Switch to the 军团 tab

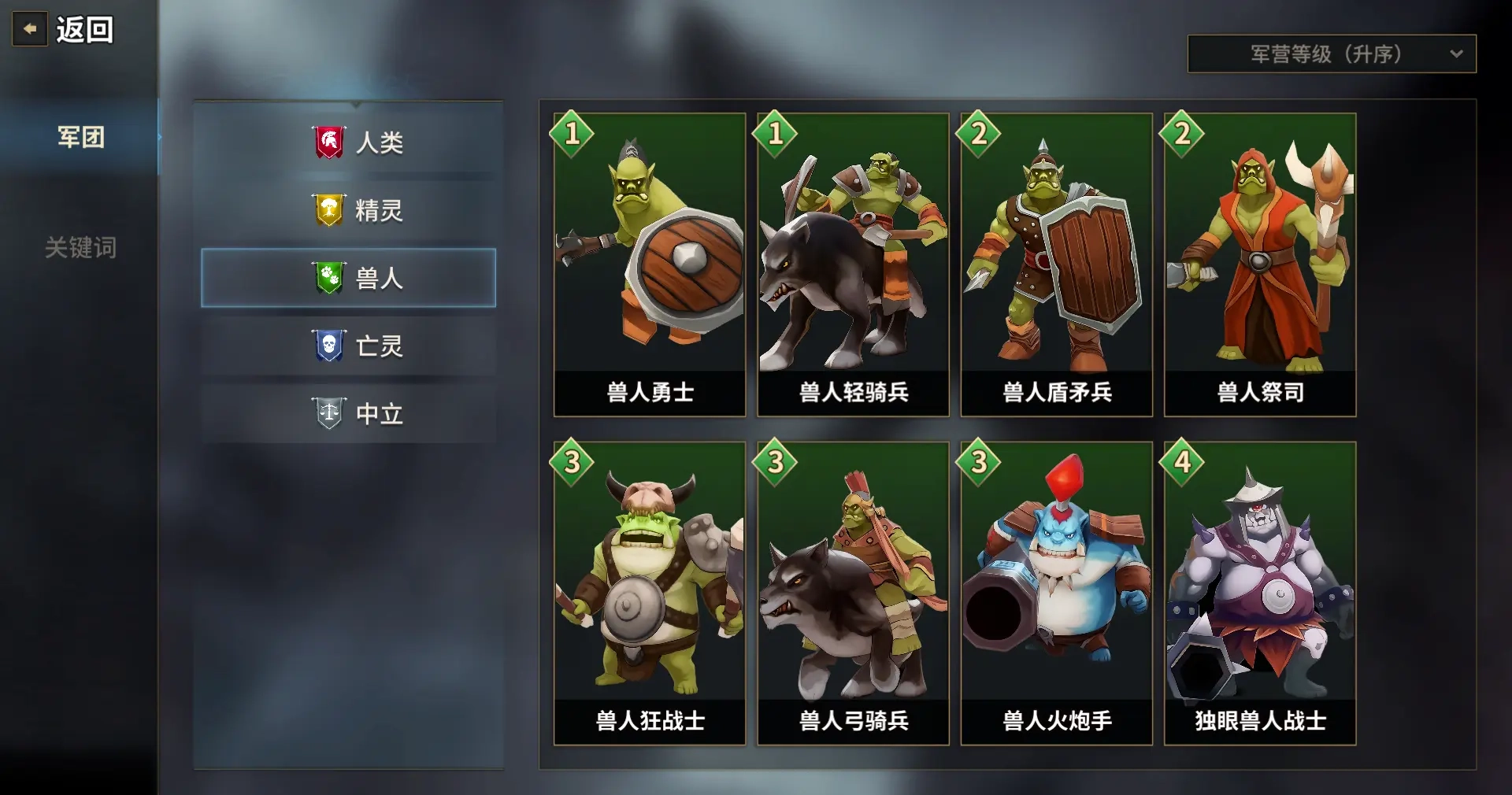(80, 137)
